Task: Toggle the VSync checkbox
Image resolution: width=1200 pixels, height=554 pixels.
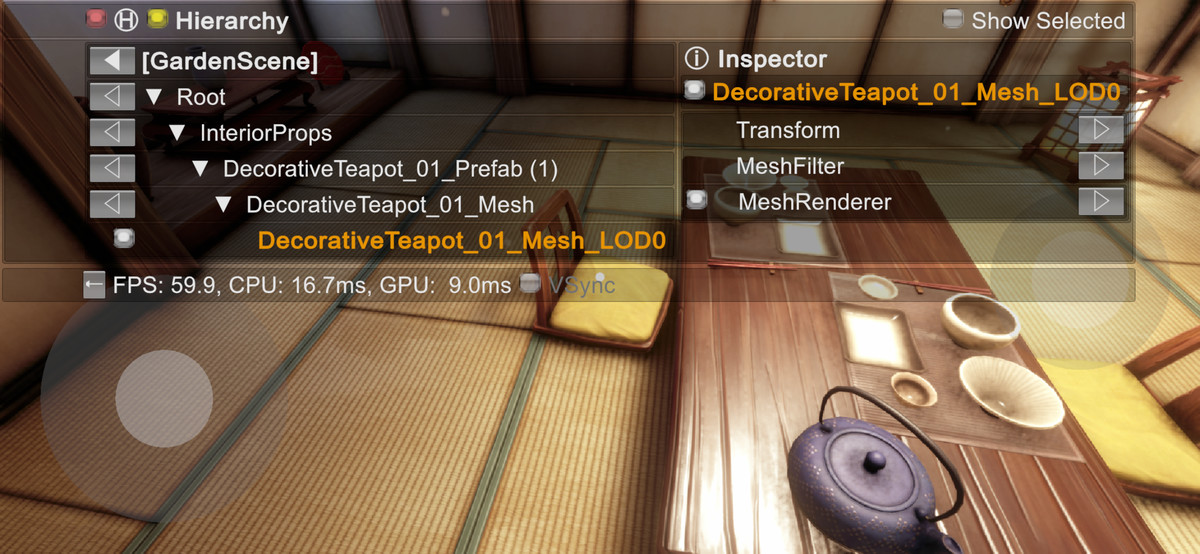Action: click(531, 285)
